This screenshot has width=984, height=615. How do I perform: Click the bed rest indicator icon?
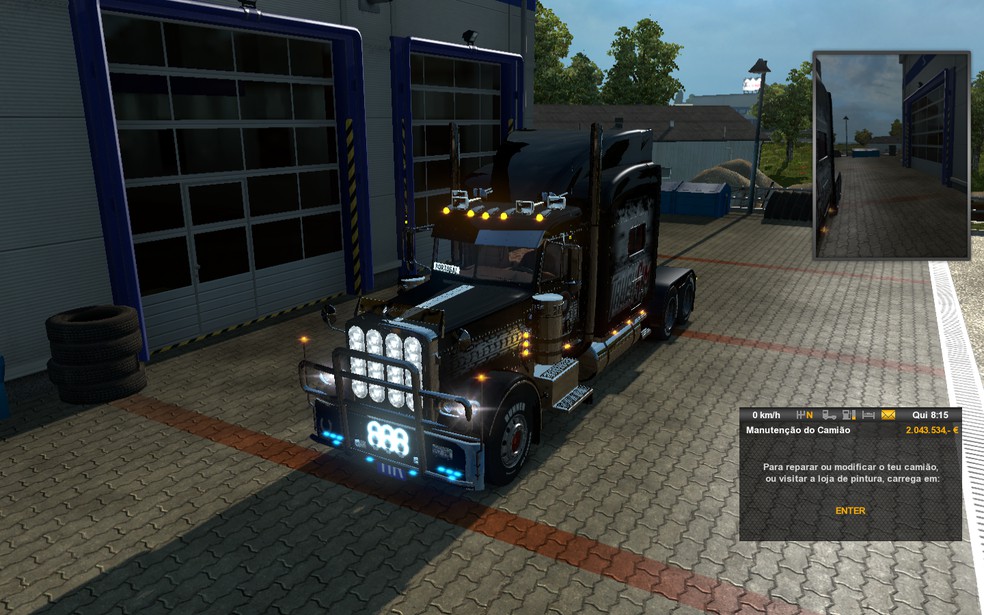point(868,415)
